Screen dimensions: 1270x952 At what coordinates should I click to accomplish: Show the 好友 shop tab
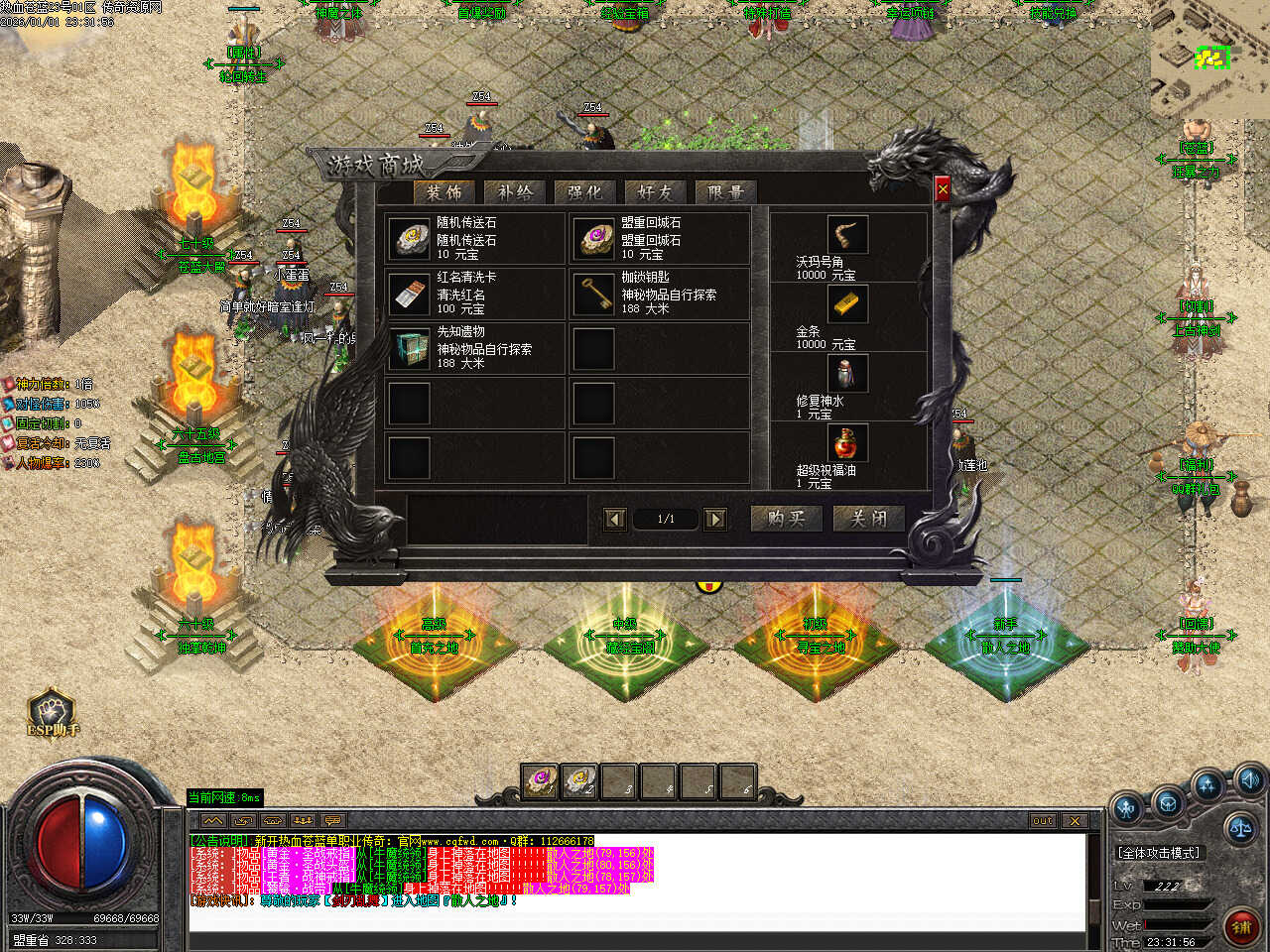655,192
